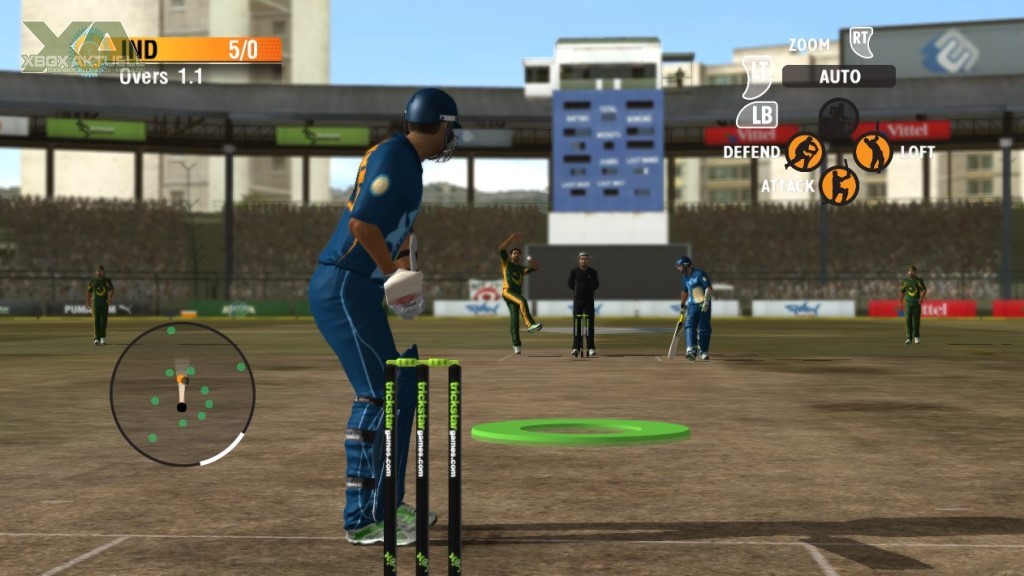Click the XboxAktuell watermark logo

[70, 48]
